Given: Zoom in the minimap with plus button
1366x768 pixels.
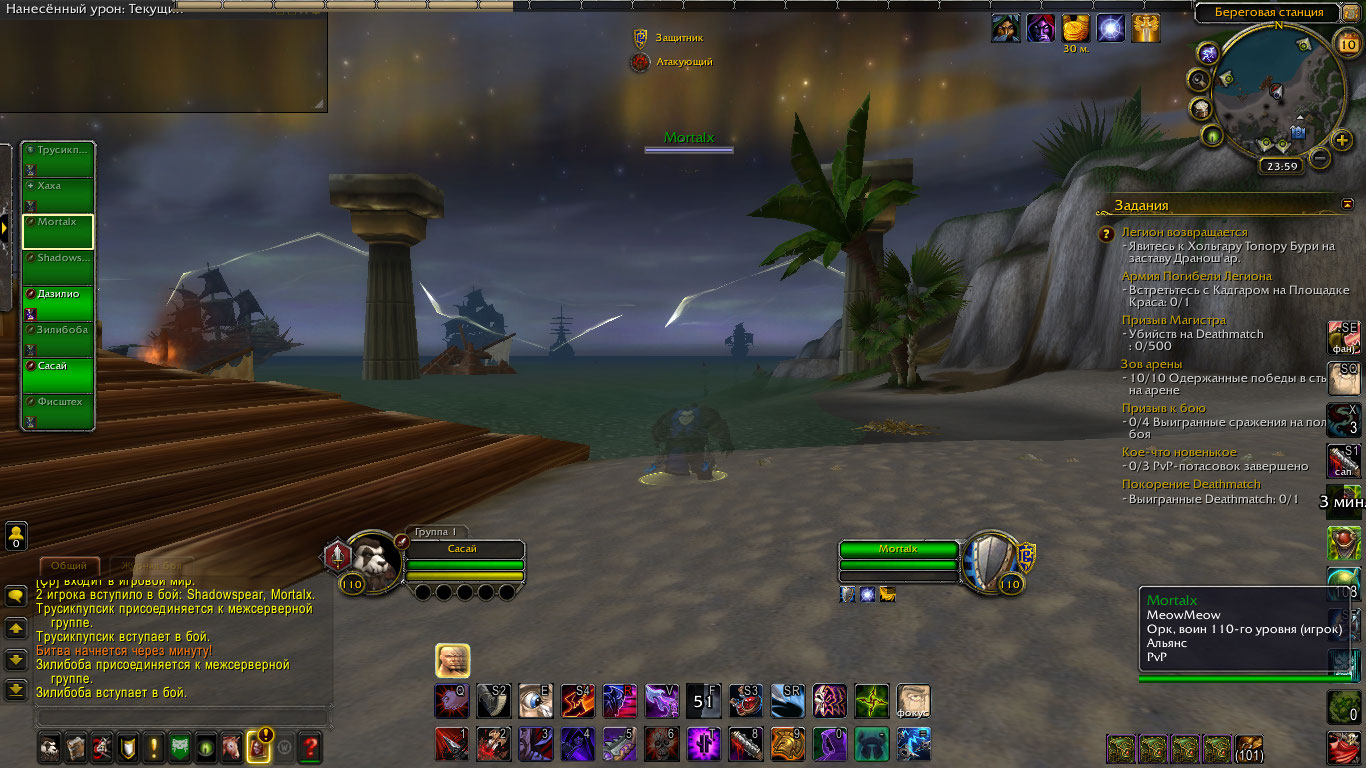Looking at the screenshot, I should click(x=1342, y=139).
